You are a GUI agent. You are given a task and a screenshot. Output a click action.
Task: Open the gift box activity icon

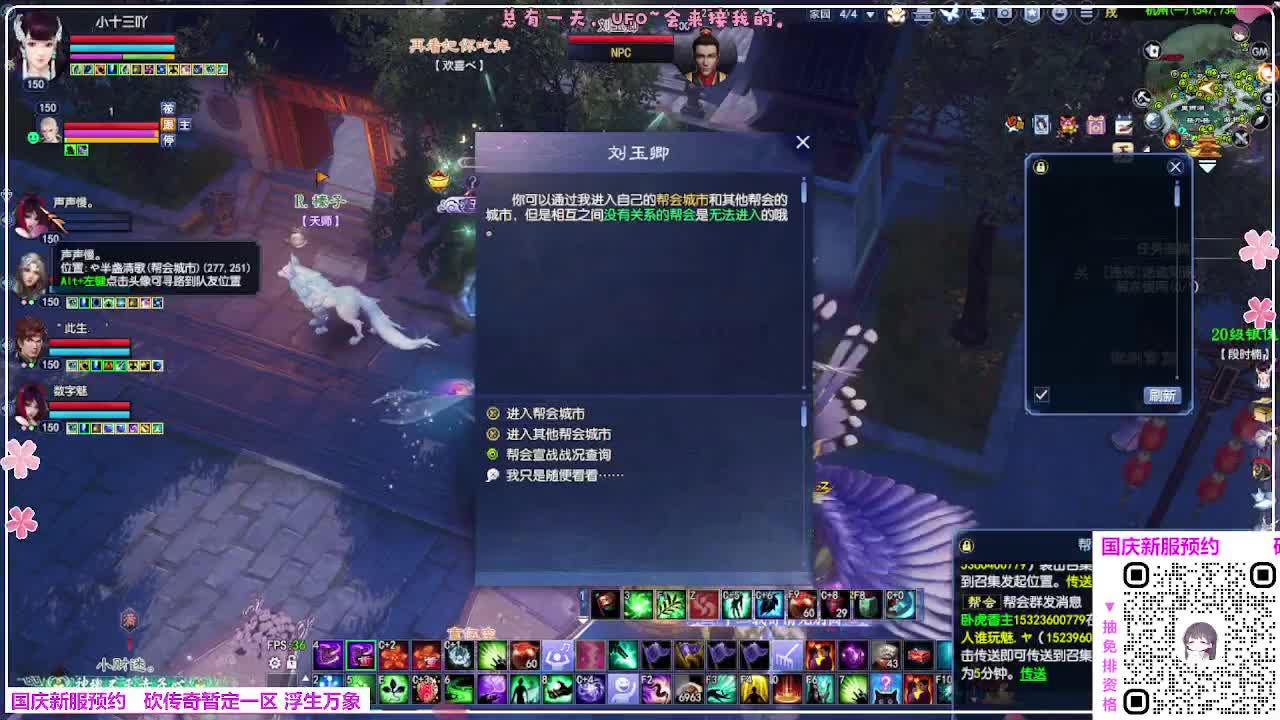pos(1095,123)
